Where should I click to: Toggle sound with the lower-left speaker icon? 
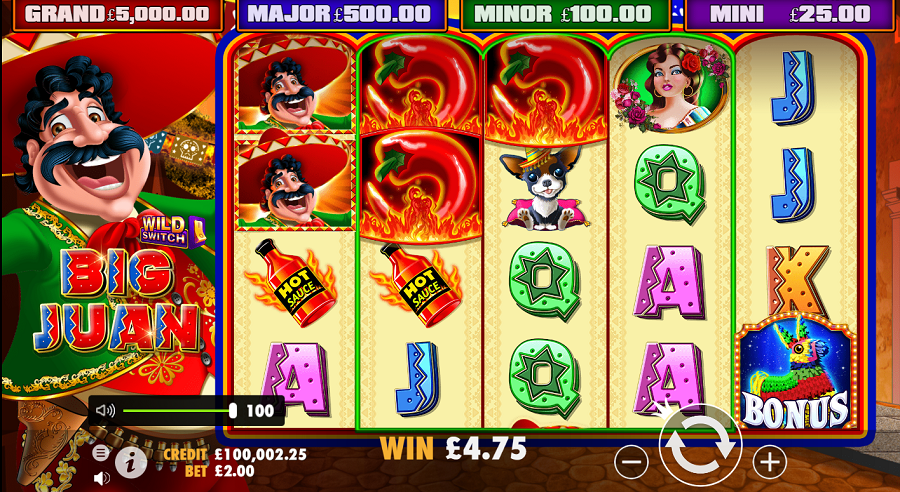pyautogui.click(x=101, y=478)
